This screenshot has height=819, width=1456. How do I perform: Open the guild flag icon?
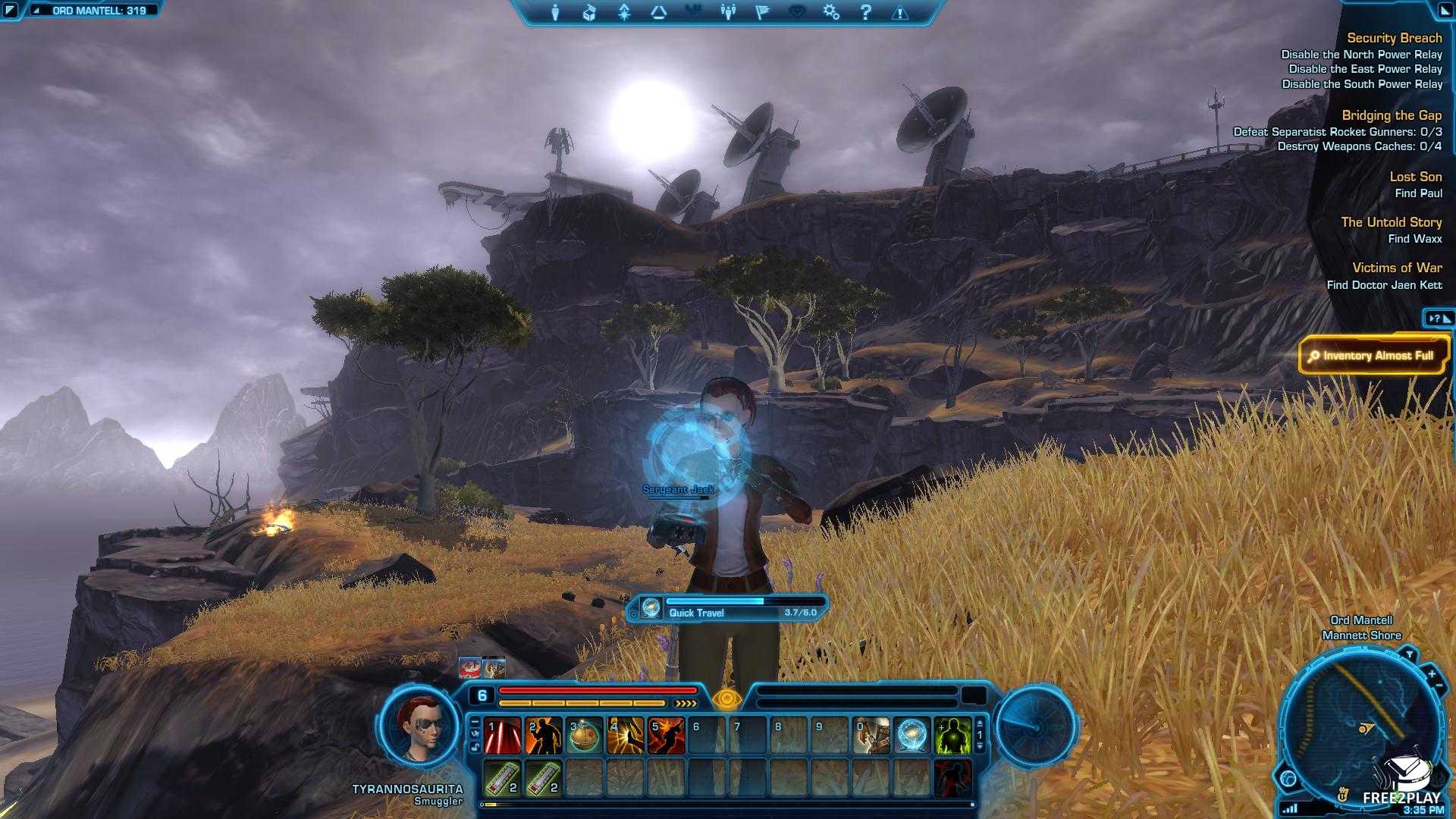[x=762, y=12]
